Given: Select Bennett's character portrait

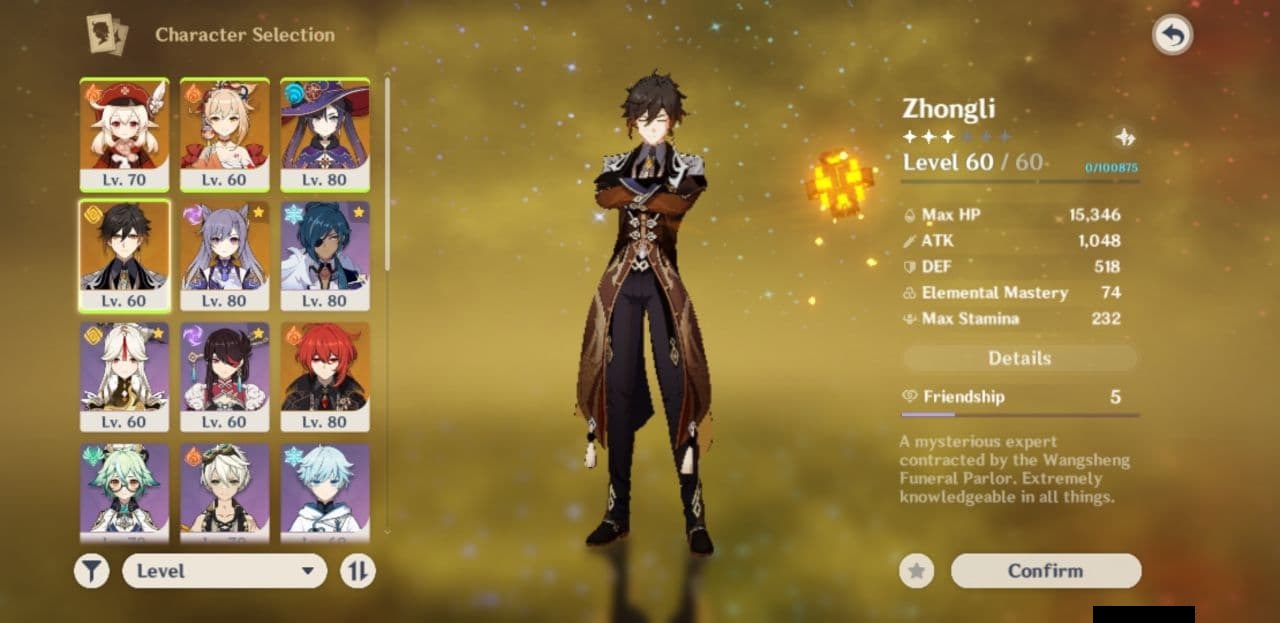Looking at the screenshot, I should tap(225, 490).
